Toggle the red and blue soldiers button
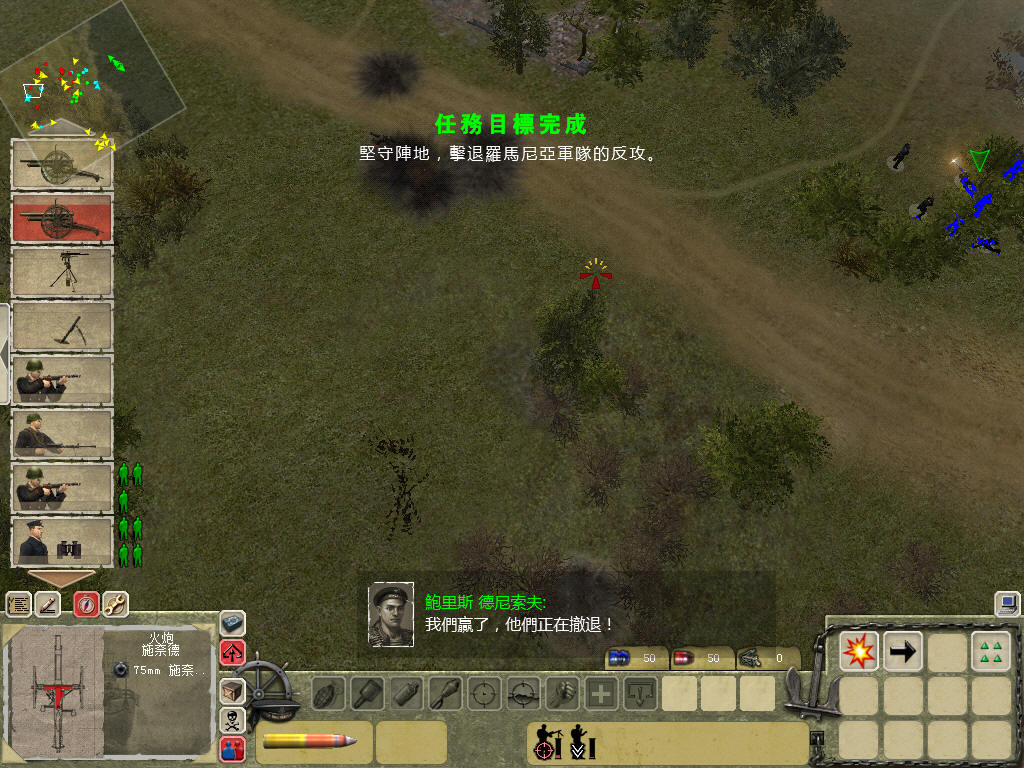Image resolution: width=1024 pixels, height=768 pixels. (232, 748)
